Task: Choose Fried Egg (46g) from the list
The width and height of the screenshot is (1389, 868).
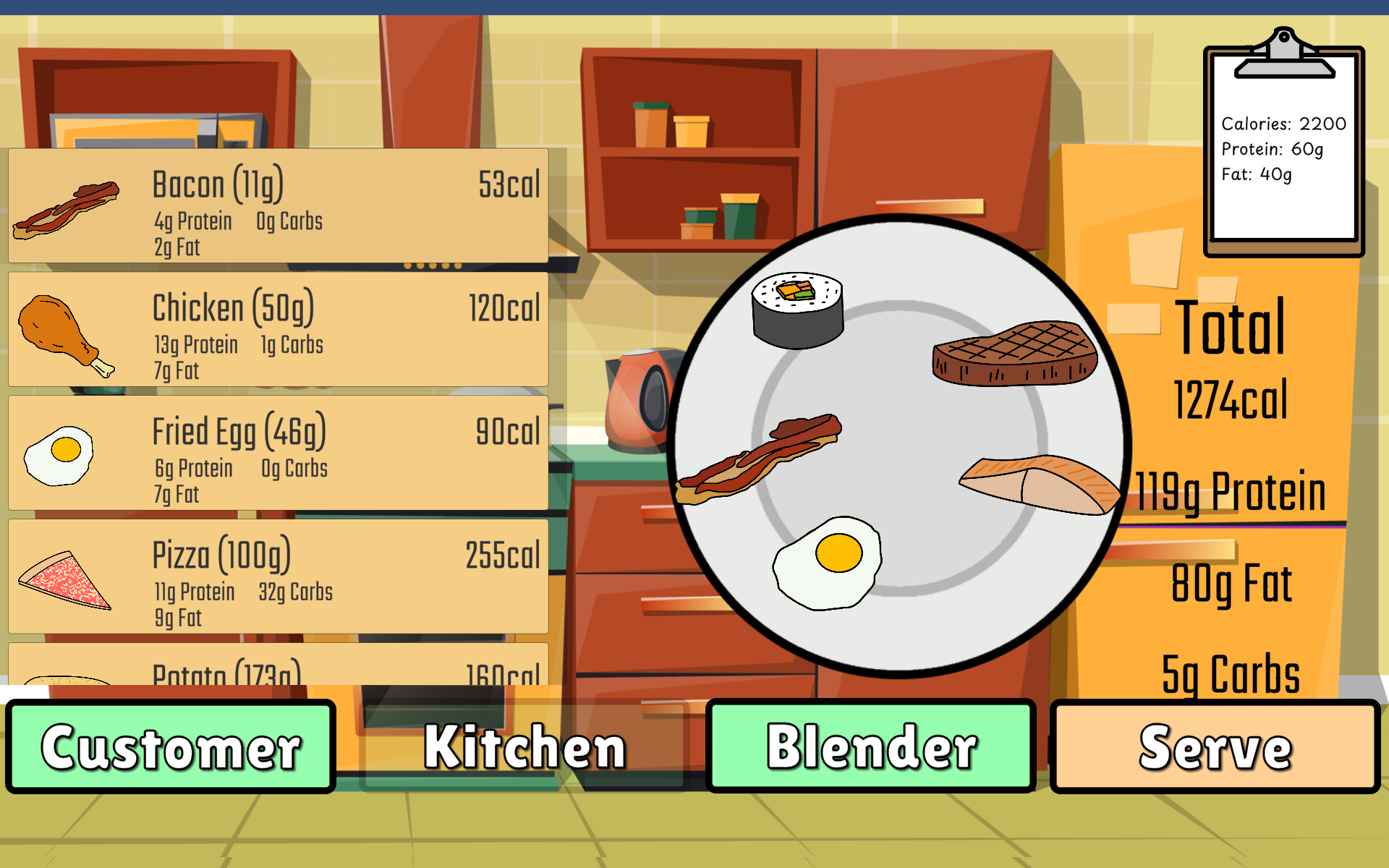Action: 278,454
